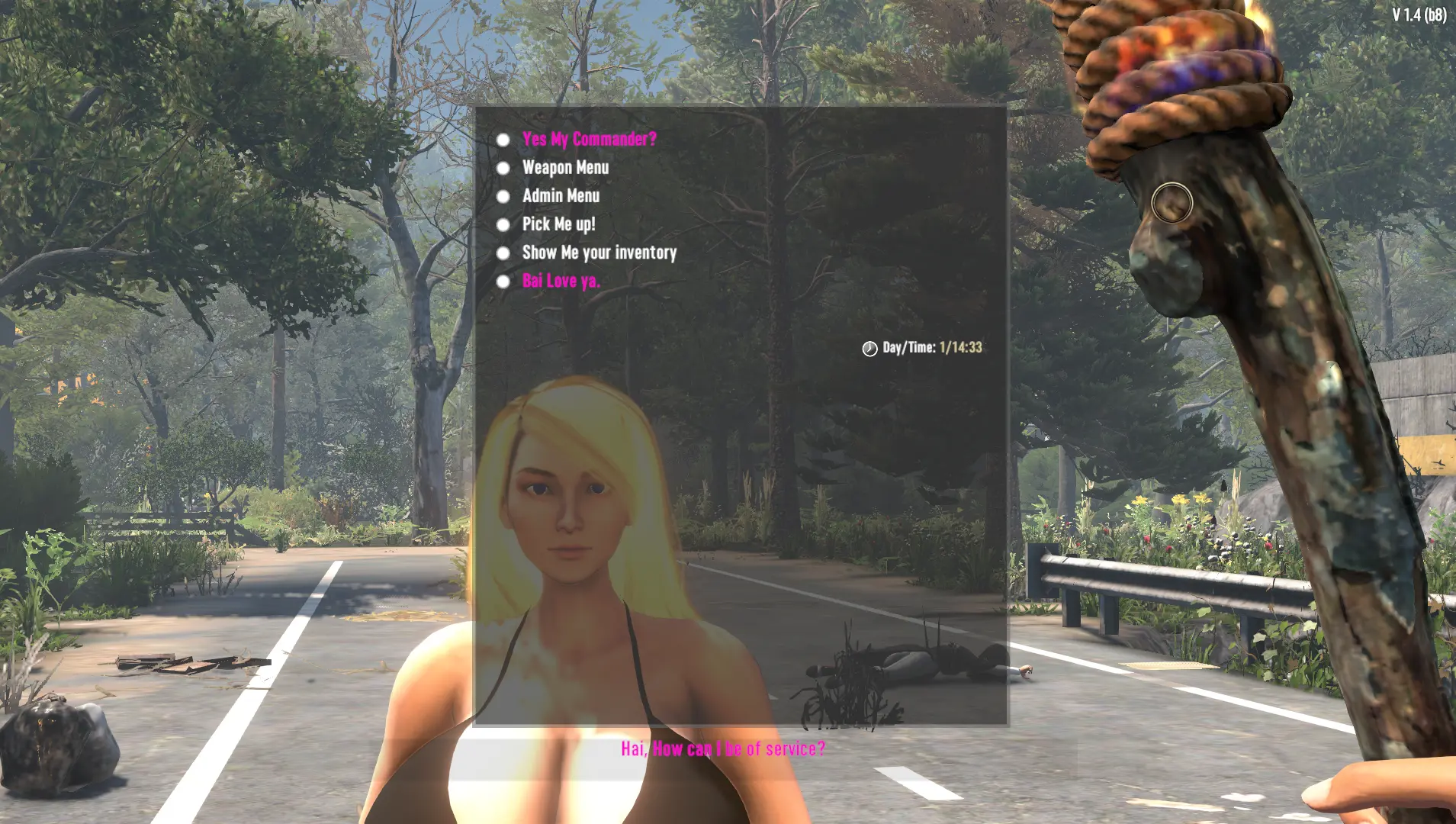Click the Pick Me up! command
Screen dimensions: 1456x824
tap(559, 224)
